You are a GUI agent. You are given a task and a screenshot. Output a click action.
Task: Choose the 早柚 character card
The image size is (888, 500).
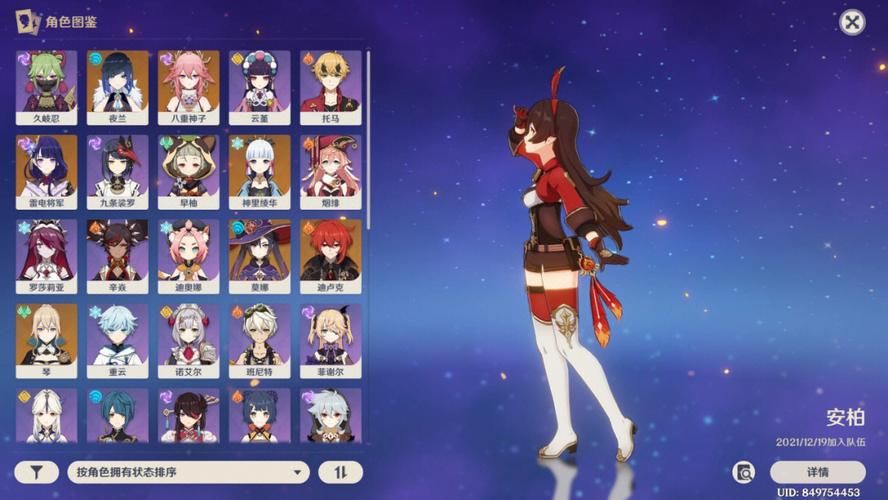tap(188, 171)
